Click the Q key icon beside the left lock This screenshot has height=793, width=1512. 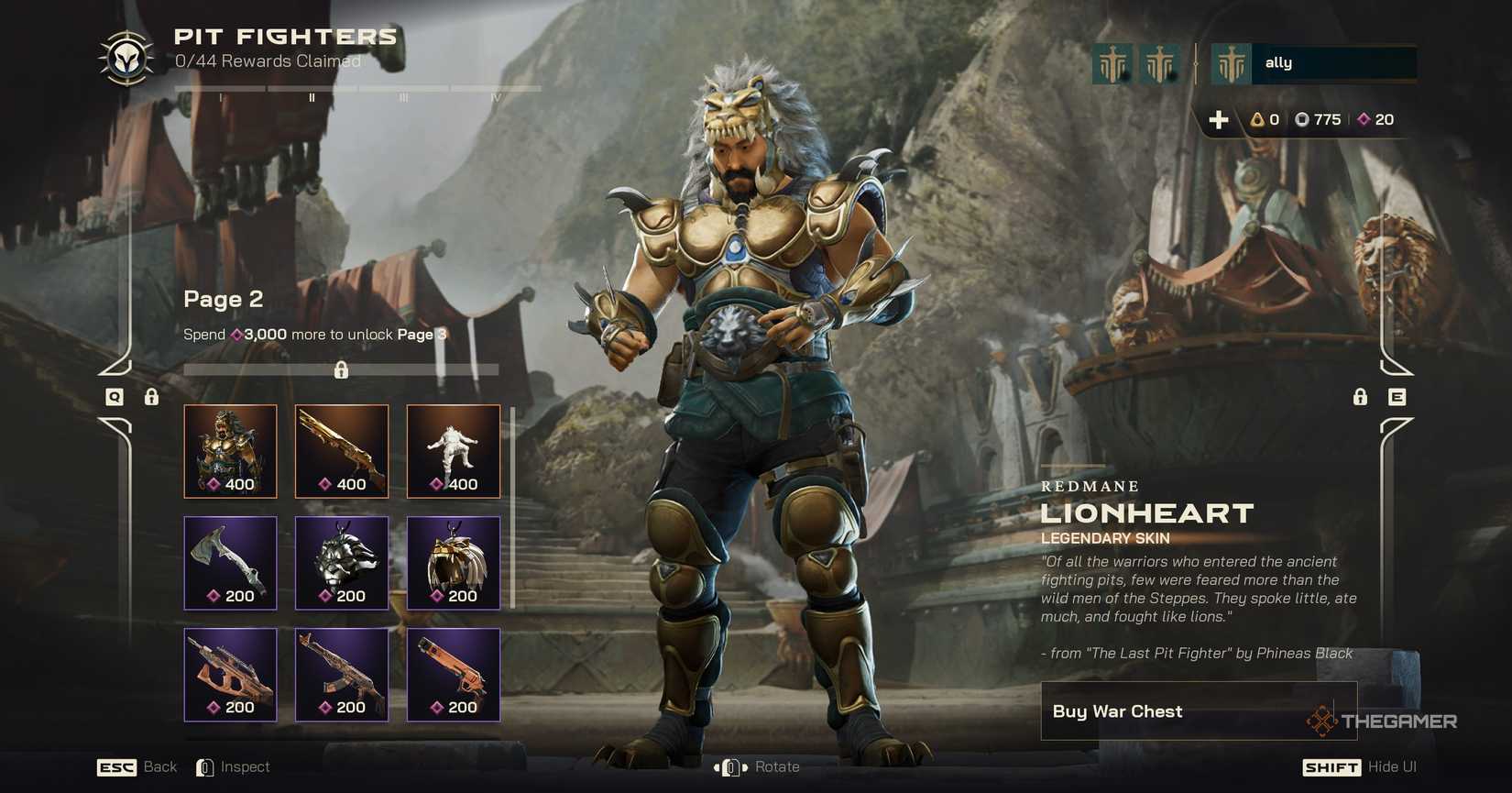pyautogui.click(x=115, y=398)
